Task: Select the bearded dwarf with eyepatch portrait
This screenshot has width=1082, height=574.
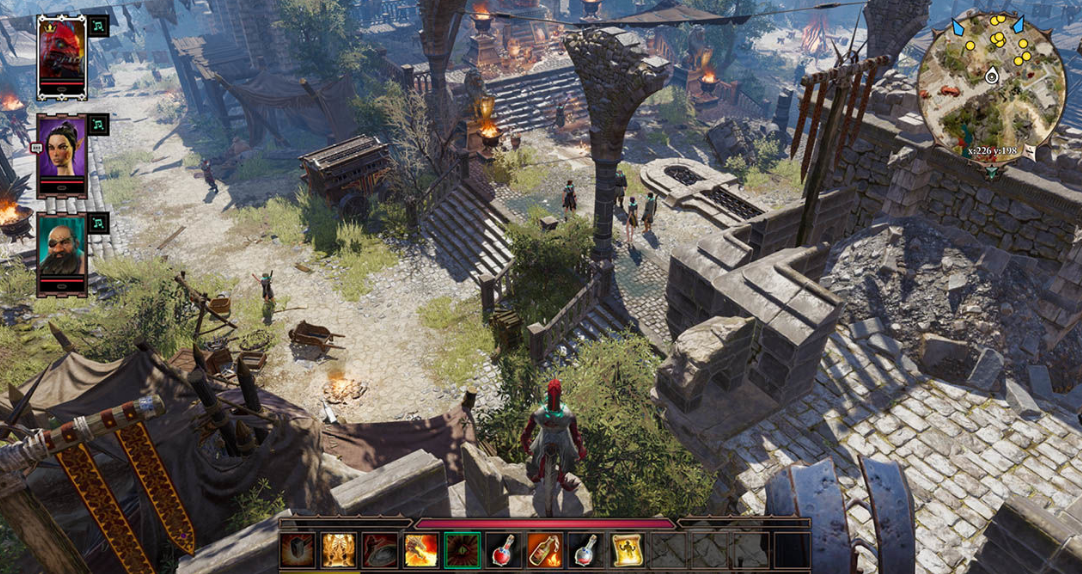Action: [62, 251]
